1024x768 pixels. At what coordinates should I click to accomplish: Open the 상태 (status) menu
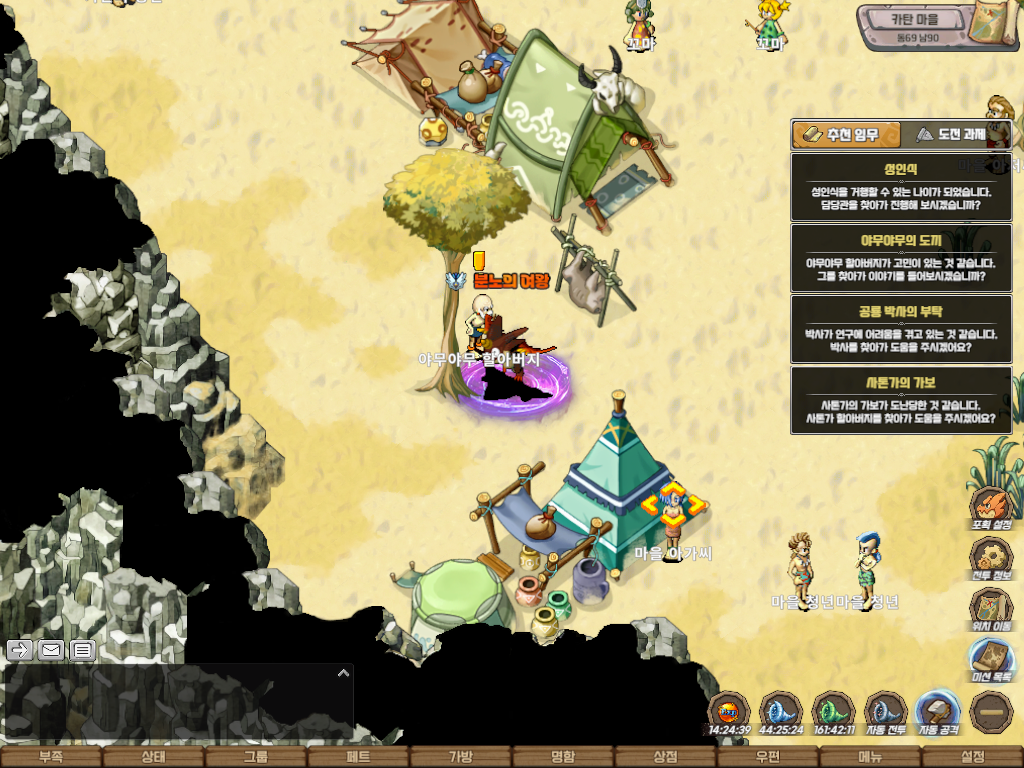pyautogui.click(x=153, y=757)
